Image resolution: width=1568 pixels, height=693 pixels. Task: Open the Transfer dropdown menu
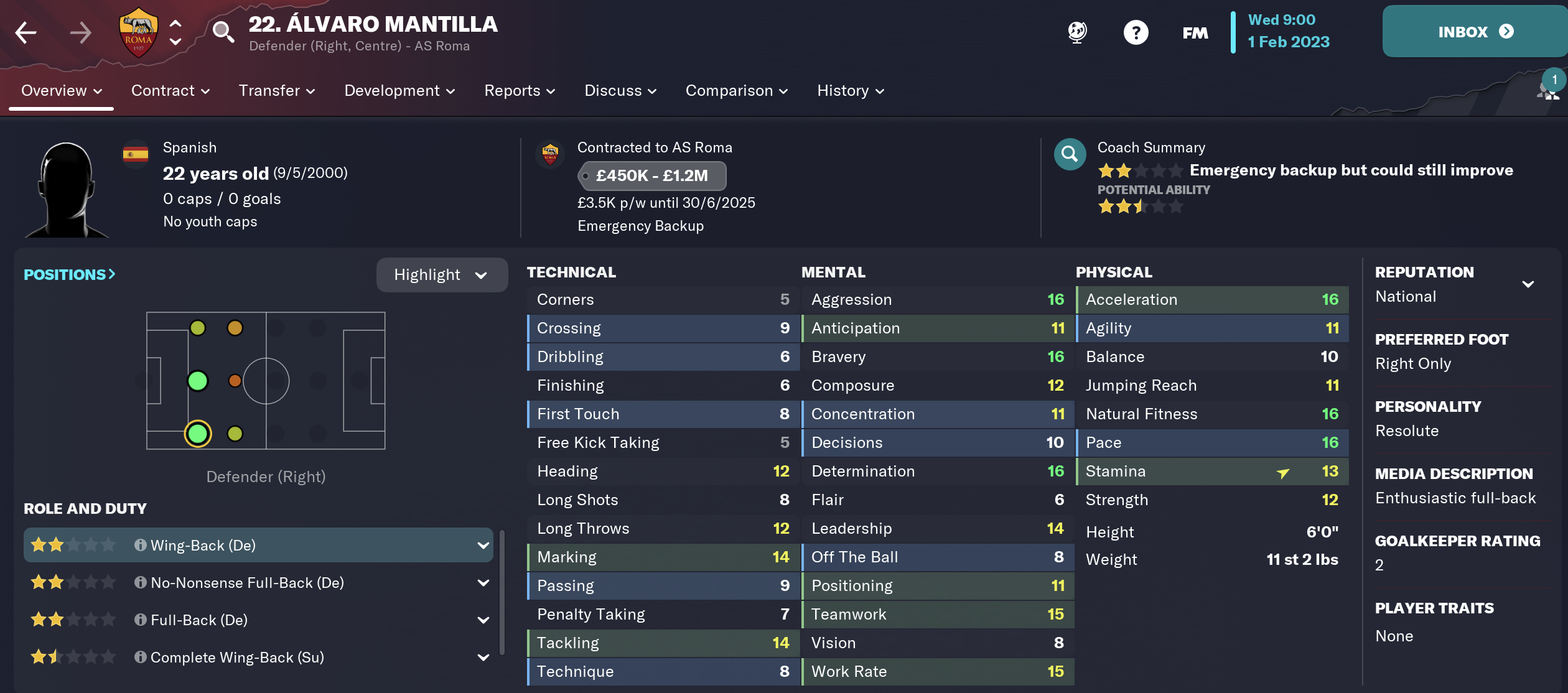[x=276, y=91]
